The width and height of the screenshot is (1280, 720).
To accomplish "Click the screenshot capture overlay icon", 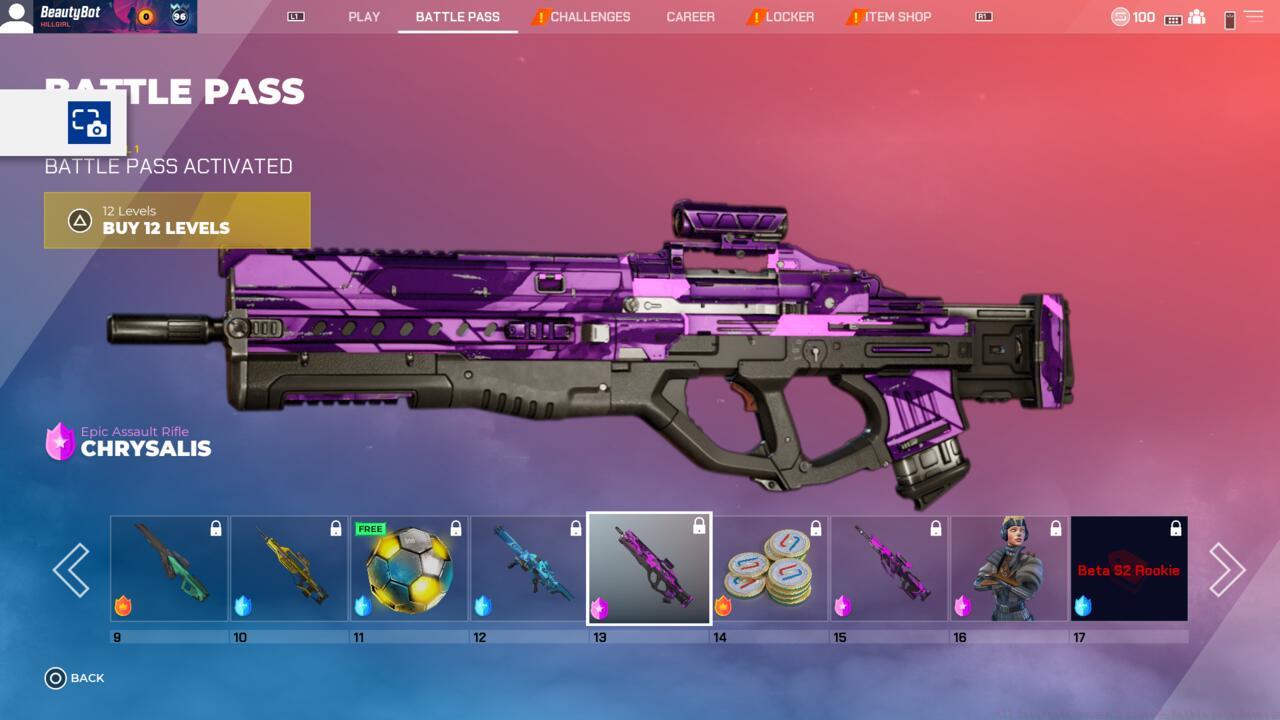I will (89, 123).
